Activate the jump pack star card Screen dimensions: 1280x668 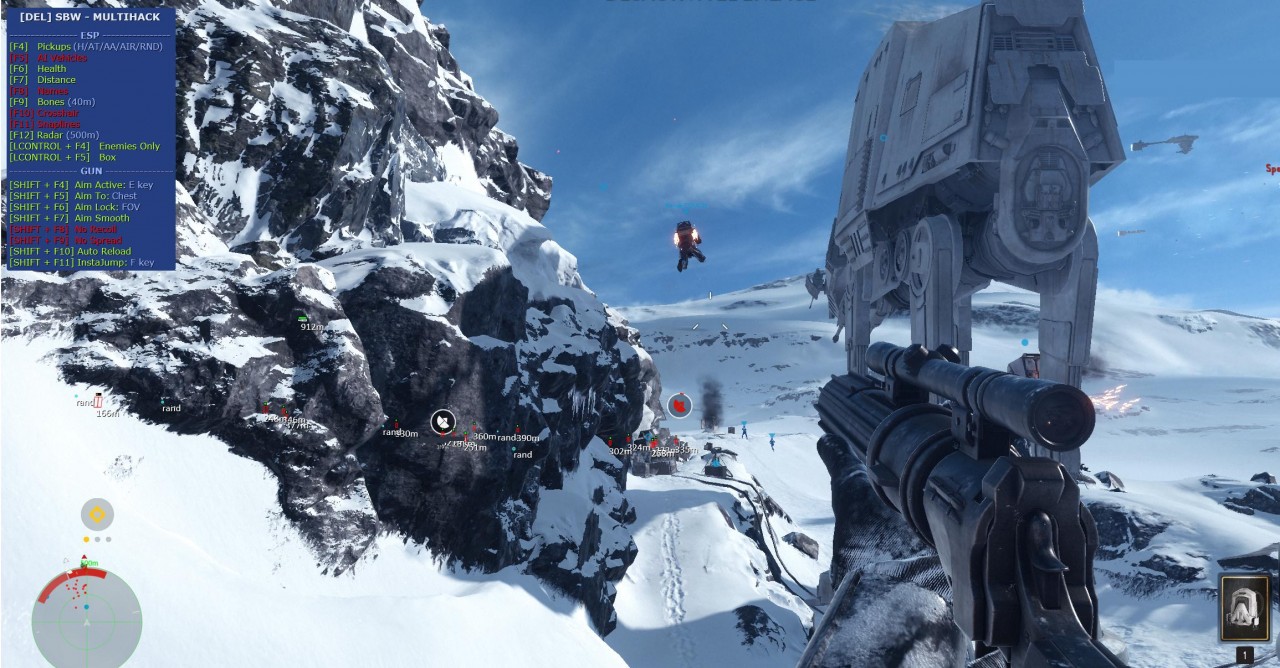tap(1245, 607)
